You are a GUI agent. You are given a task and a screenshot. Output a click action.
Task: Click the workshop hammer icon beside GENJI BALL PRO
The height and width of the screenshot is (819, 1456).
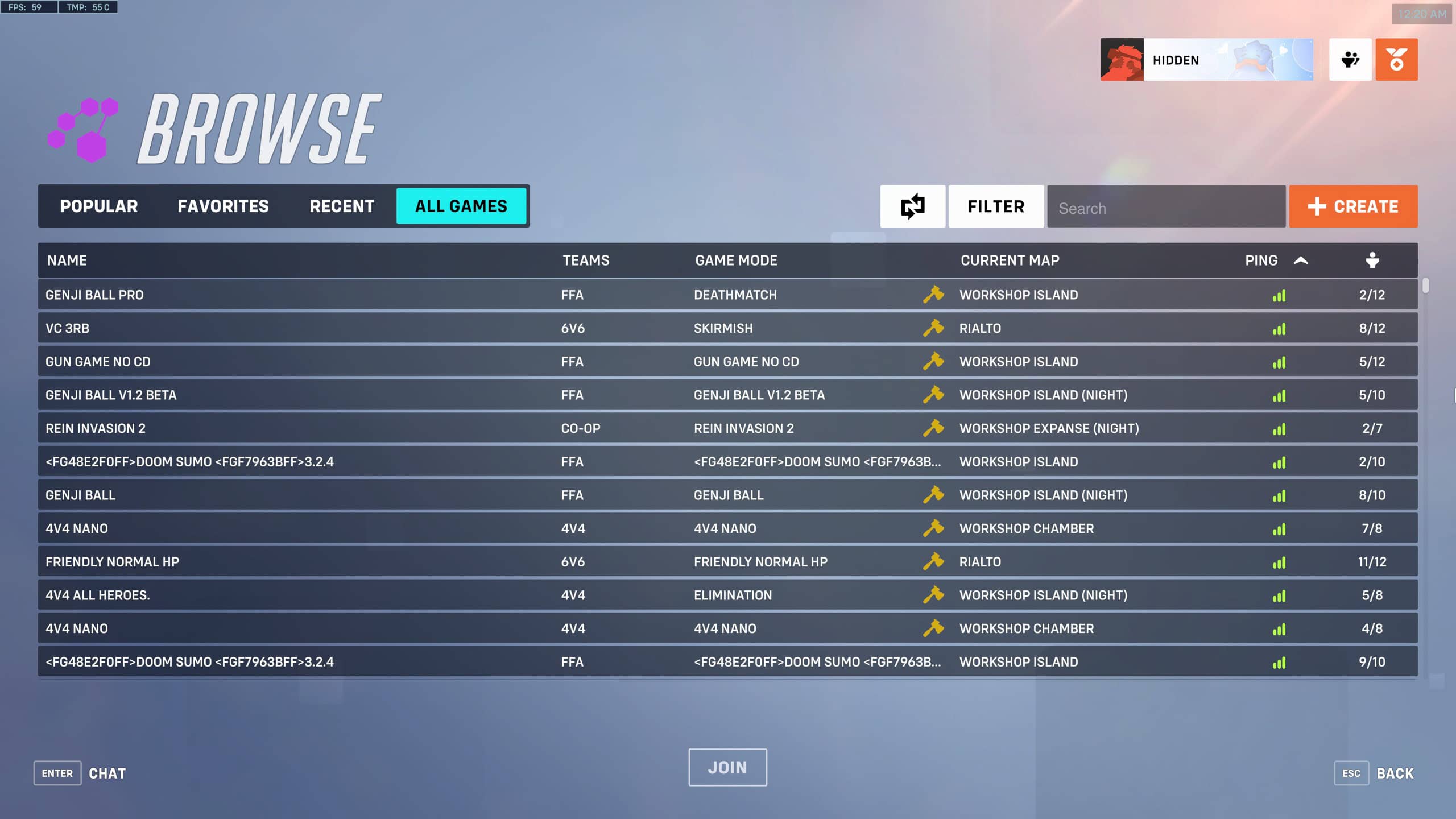(x=934, y=295)
